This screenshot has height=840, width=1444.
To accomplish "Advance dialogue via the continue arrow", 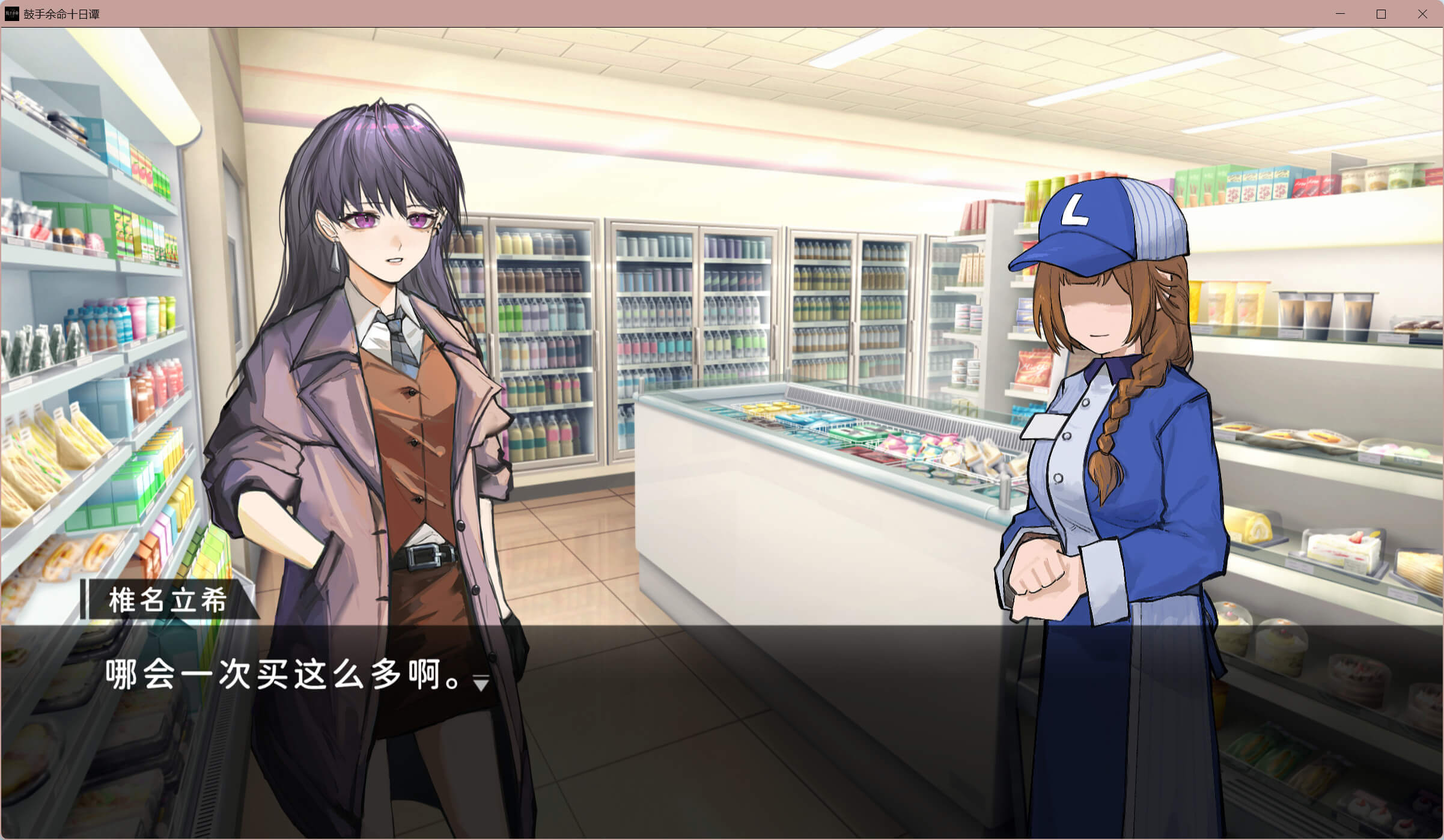I will (x=481, y=683).
